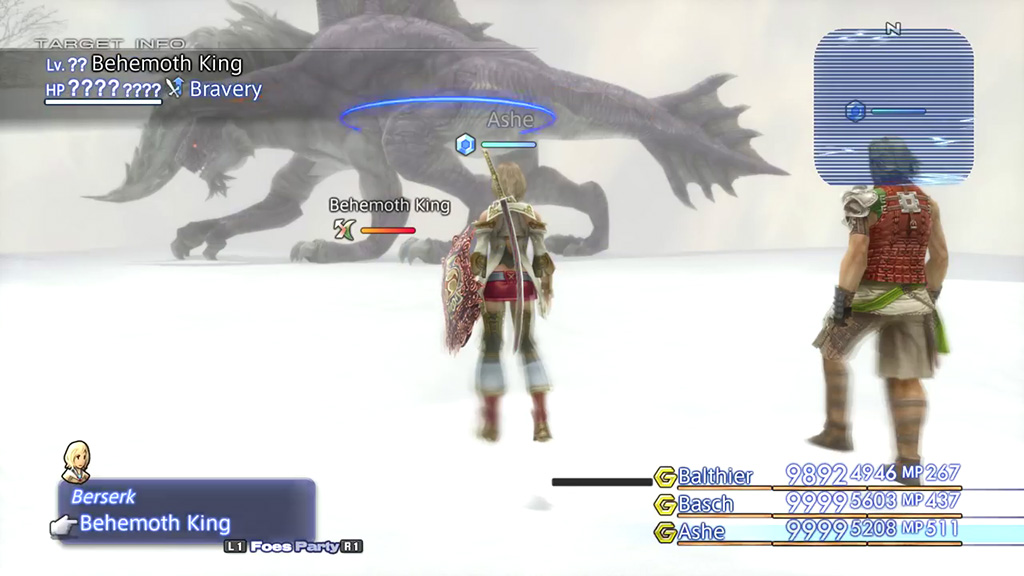Click the minimap in the corner
The image size is (1024, 576).
(x=893, y=107)
